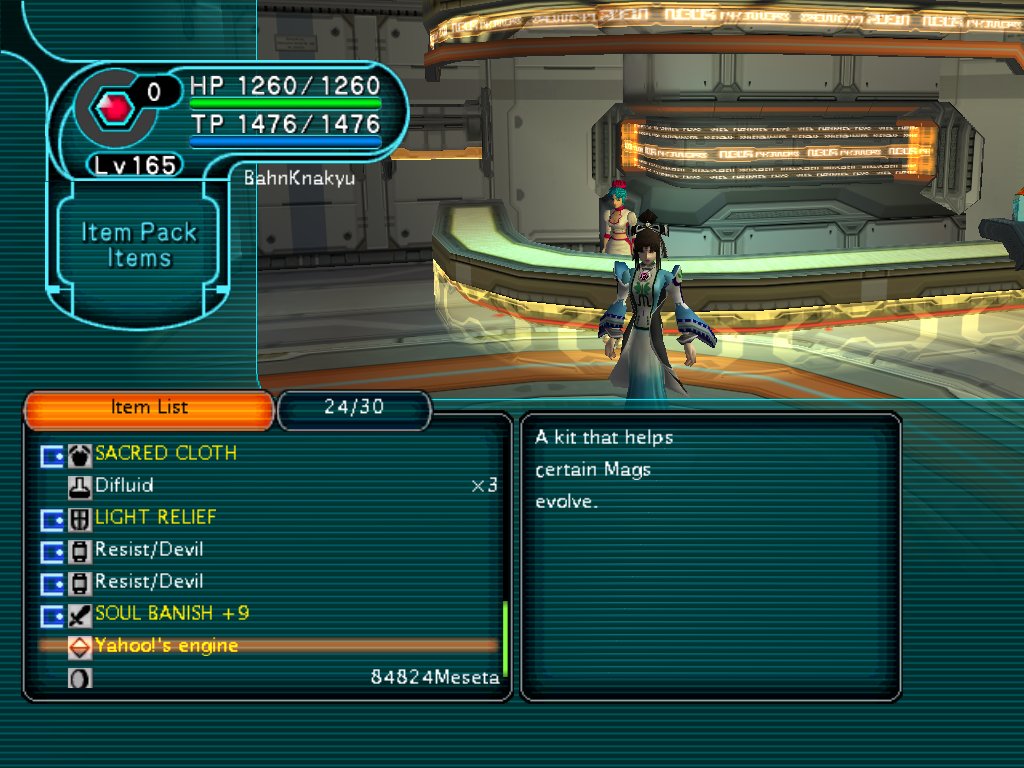1024x768 pixels.
Task: Select the highlighted Yahool's engine item
Action: (167, 646)
